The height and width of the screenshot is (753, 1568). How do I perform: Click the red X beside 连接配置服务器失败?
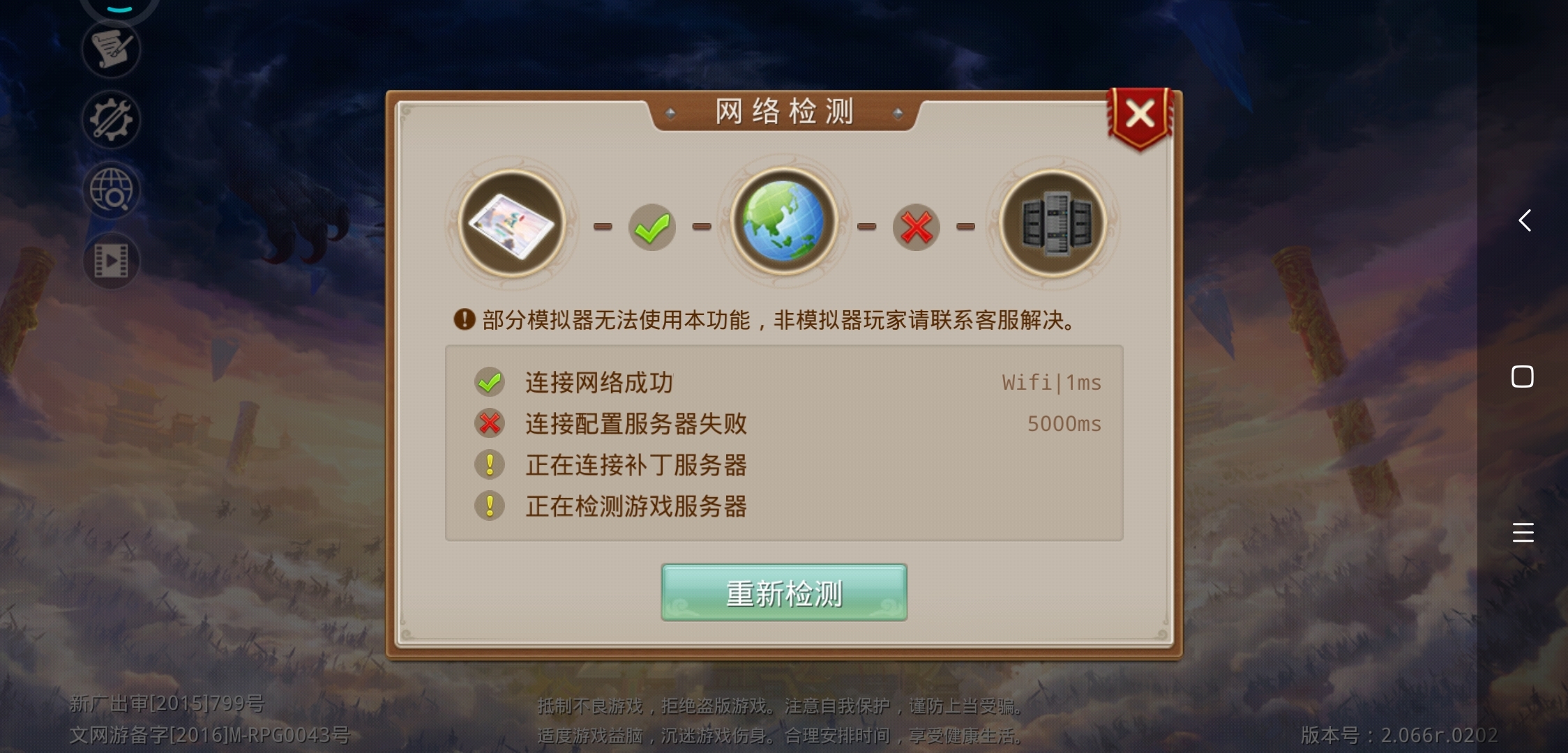tap(490, 423)
